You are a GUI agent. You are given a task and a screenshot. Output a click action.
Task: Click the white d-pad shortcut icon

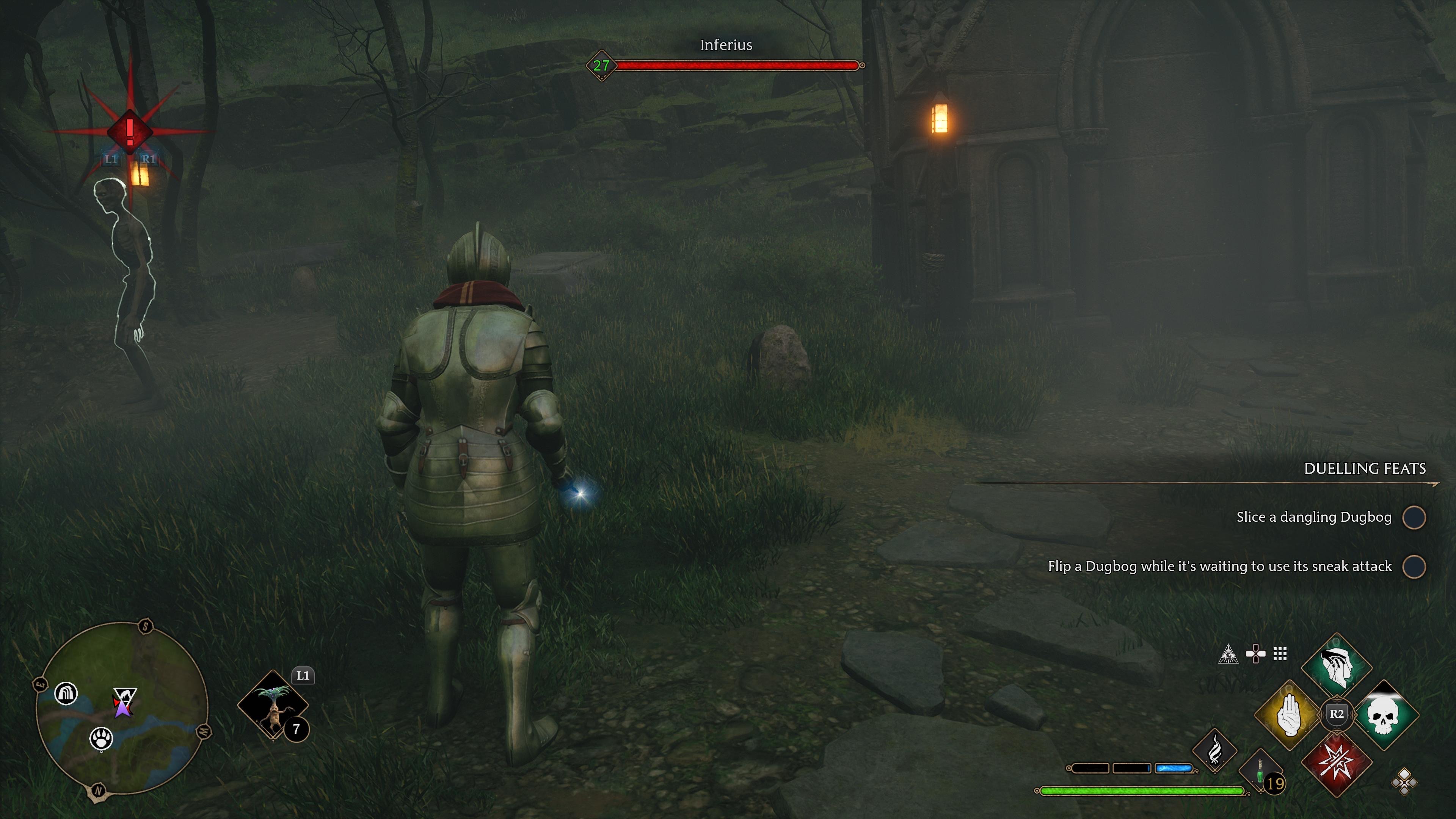(x=1255, y=654)
